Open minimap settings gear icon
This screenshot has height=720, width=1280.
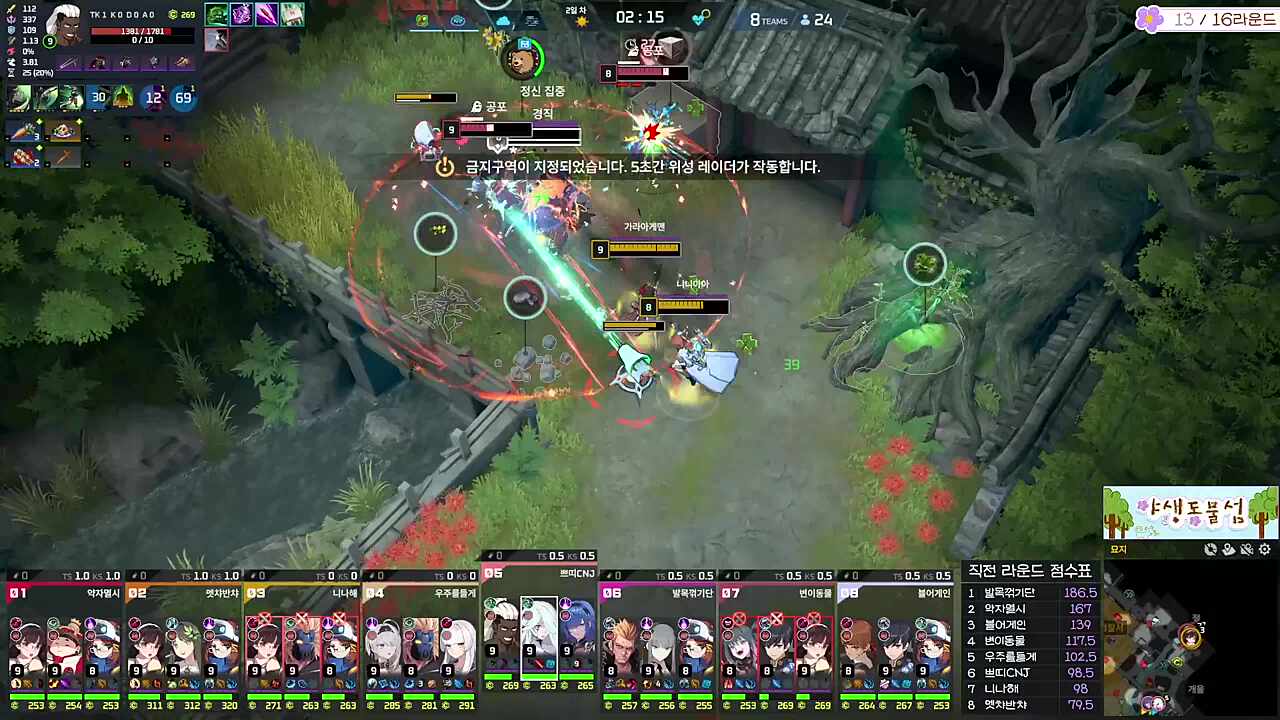[x=1264, y=550]
